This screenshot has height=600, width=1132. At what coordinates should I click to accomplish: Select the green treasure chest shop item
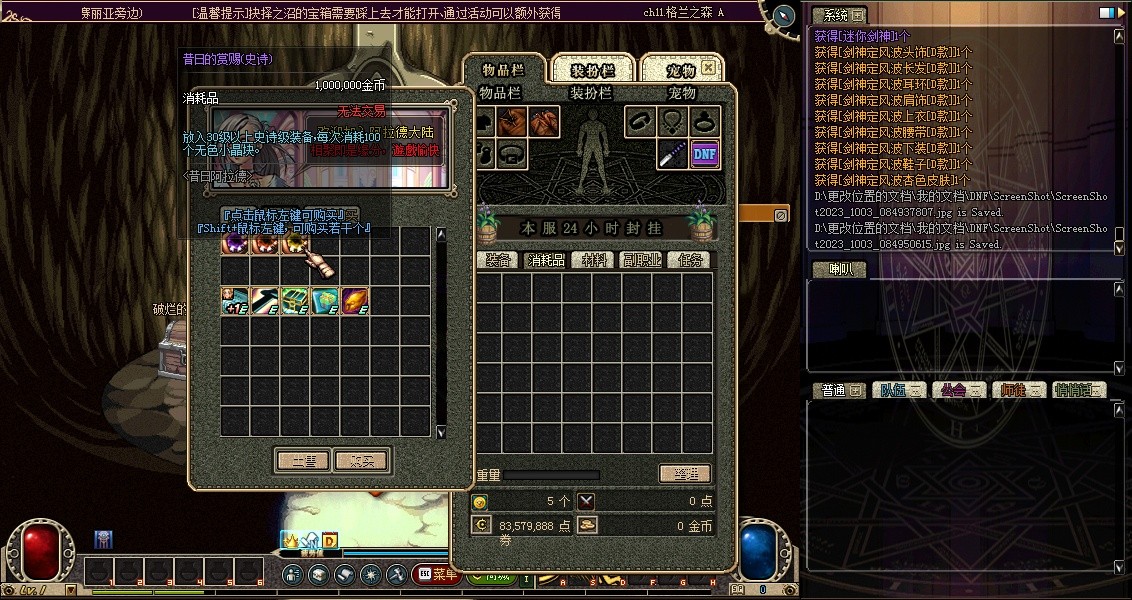pos(294,301)
